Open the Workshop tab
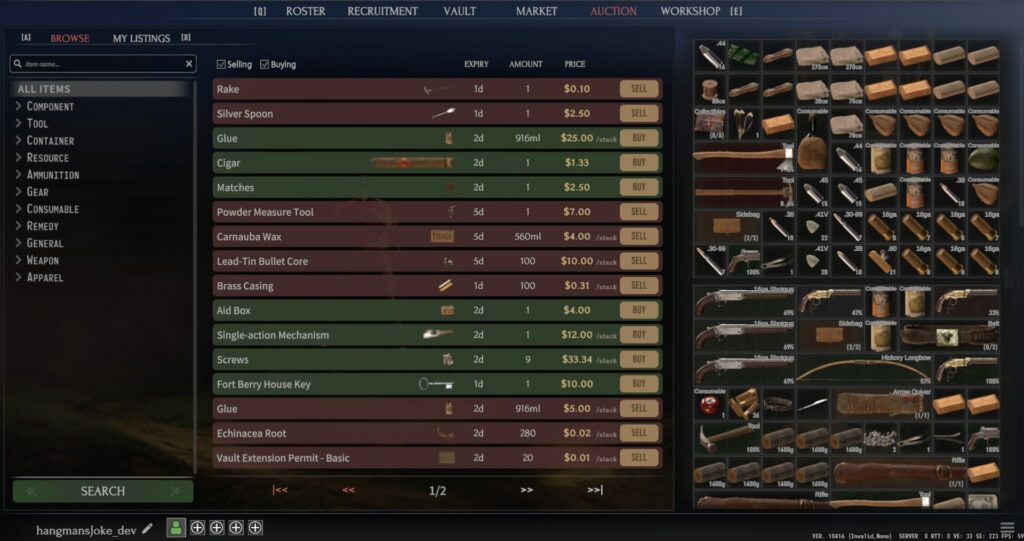Viewport: 1024px width, 541px height. pyautogui.click(x=690, y=11)
